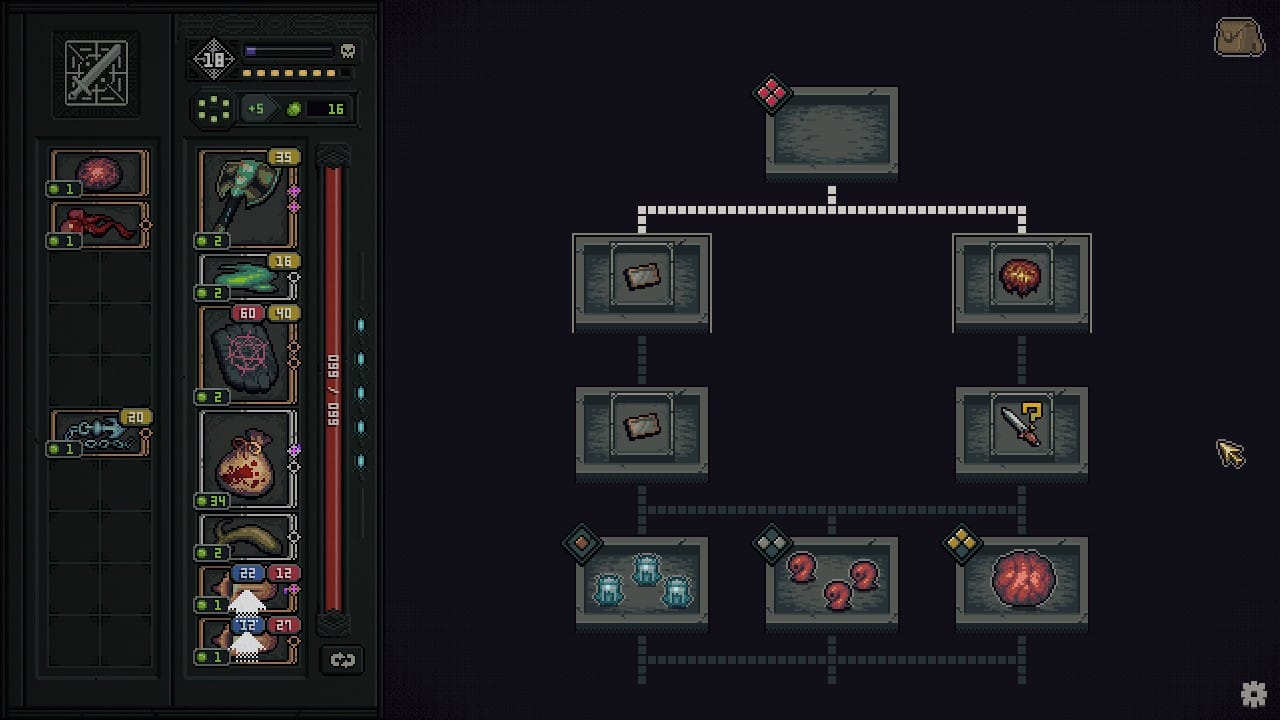Select the red brain item in stash

pos(98,173)
